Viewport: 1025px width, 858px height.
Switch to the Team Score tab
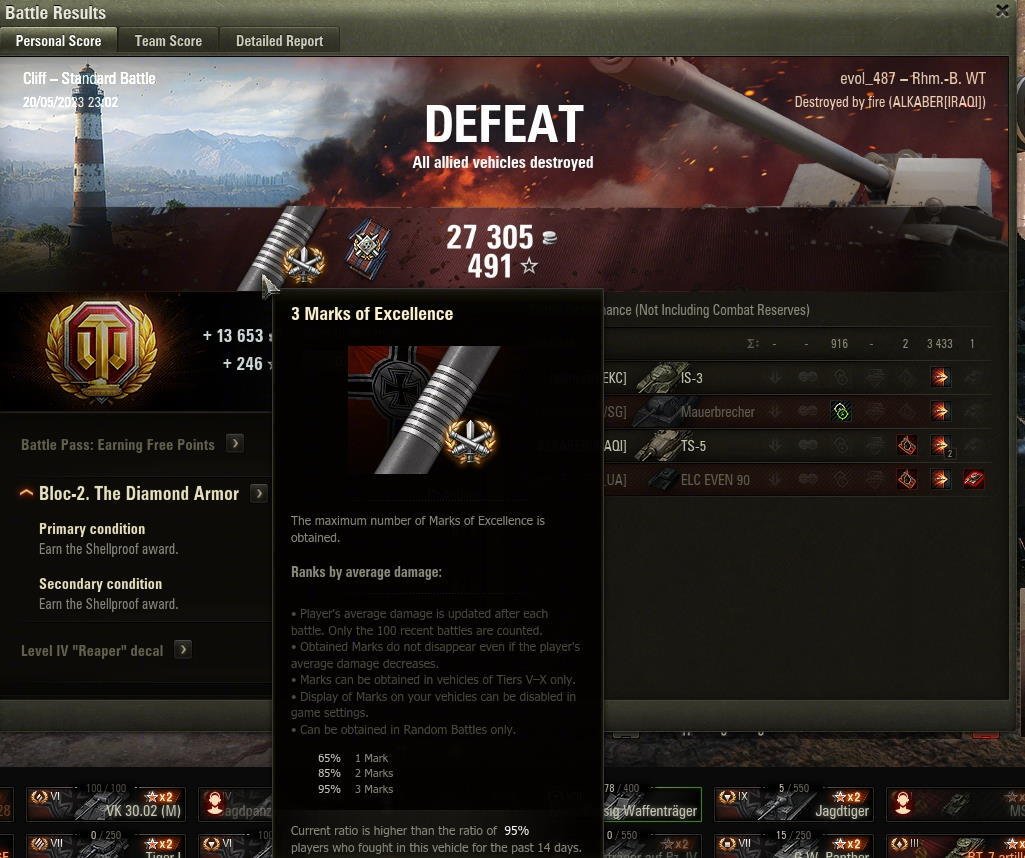168,41
